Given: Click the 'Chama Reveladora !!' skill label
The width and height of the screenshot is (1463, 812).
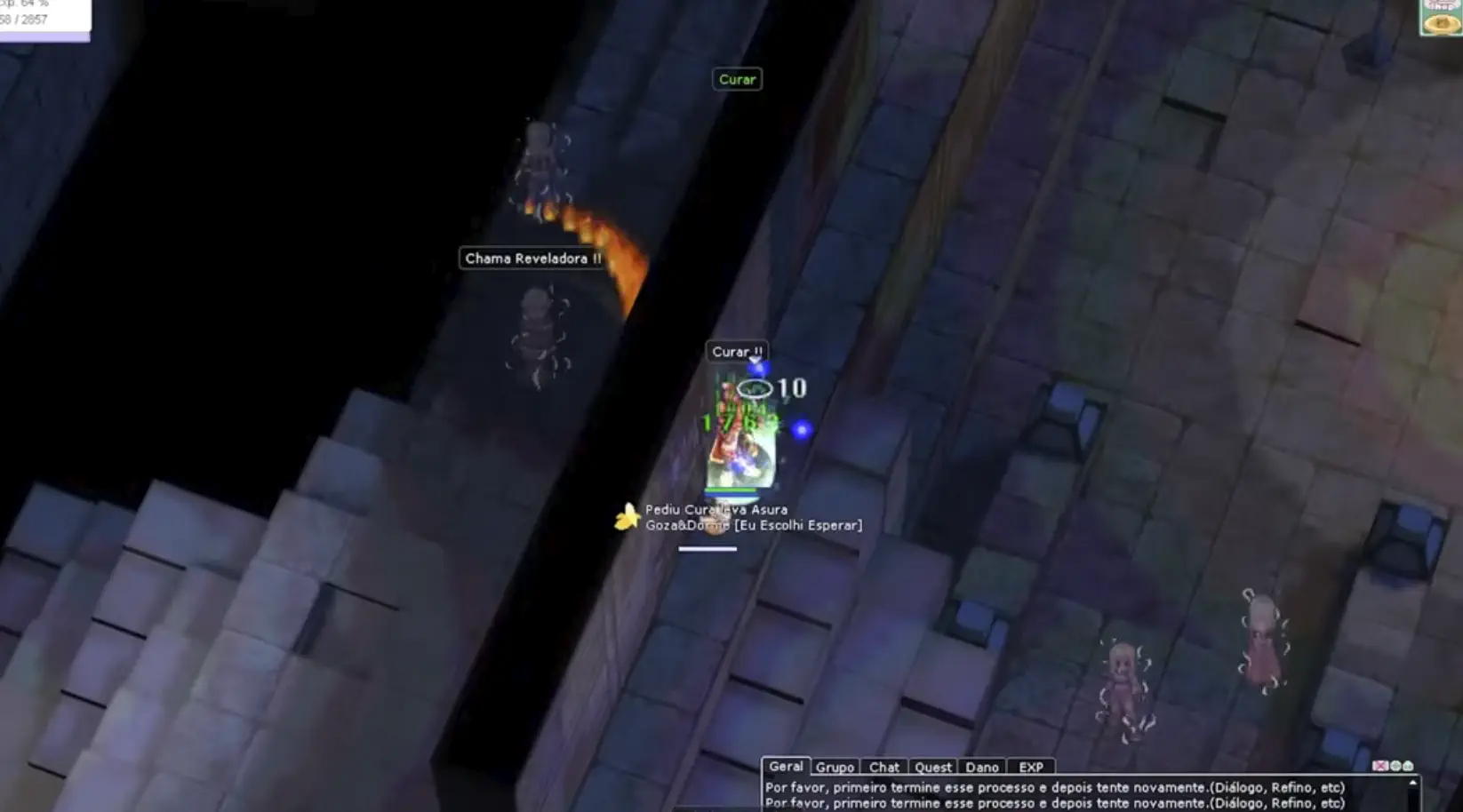Looking at the screenshot, I should click(x=532, y=259).
